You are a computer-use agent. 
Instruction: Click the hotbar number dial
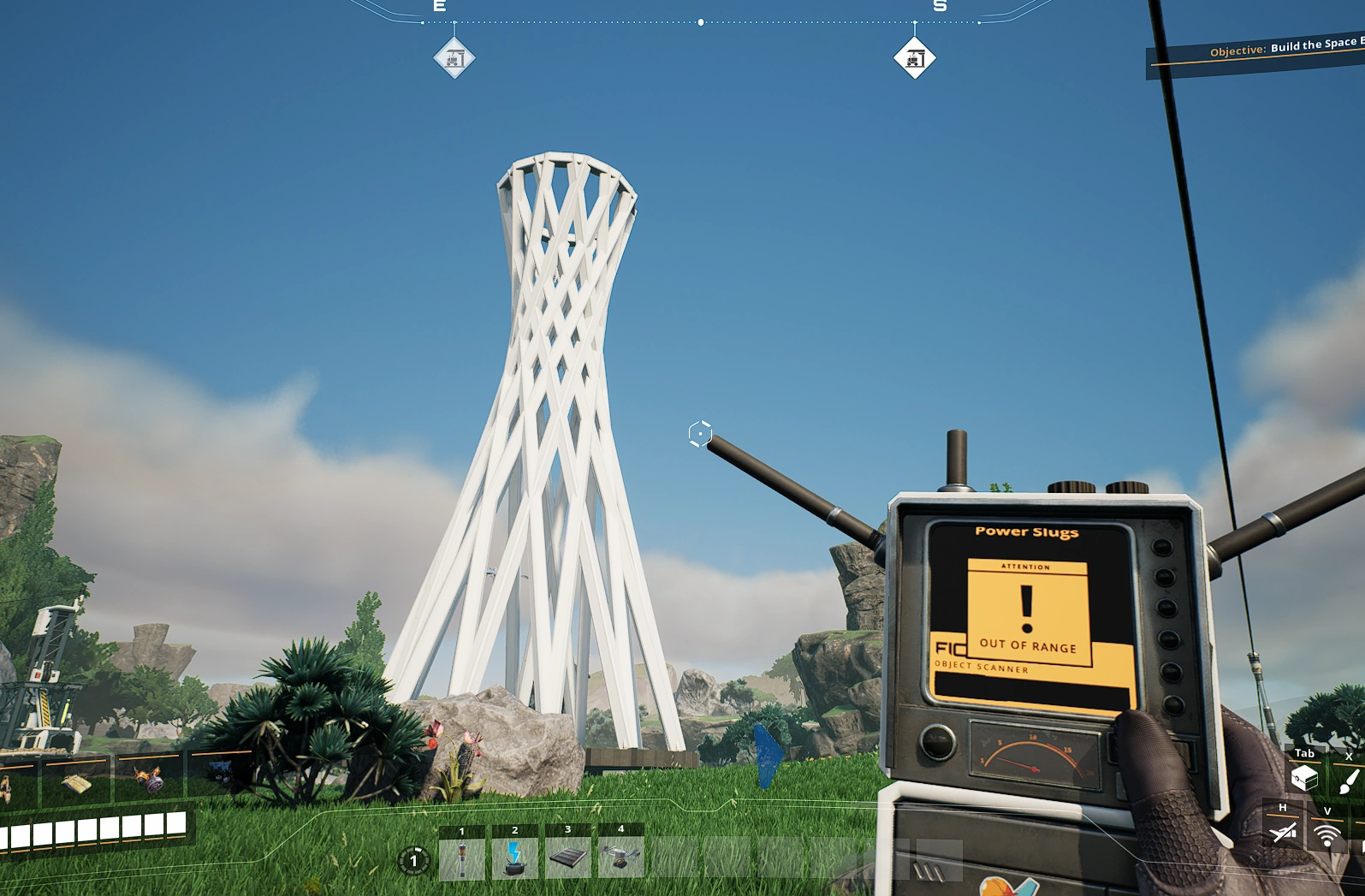414,860
